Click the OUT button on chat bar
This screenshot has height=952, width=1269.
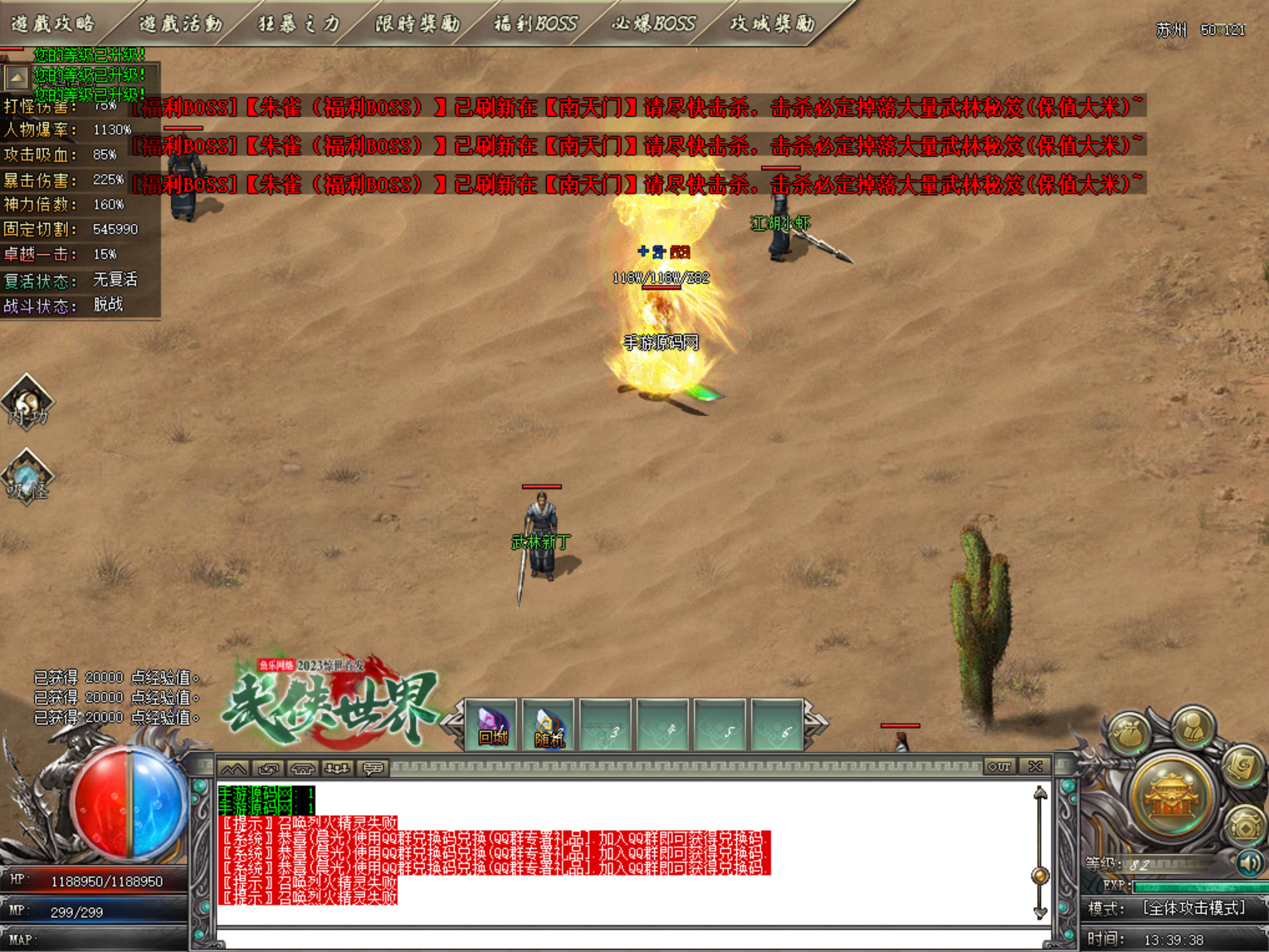pos(999,766)
